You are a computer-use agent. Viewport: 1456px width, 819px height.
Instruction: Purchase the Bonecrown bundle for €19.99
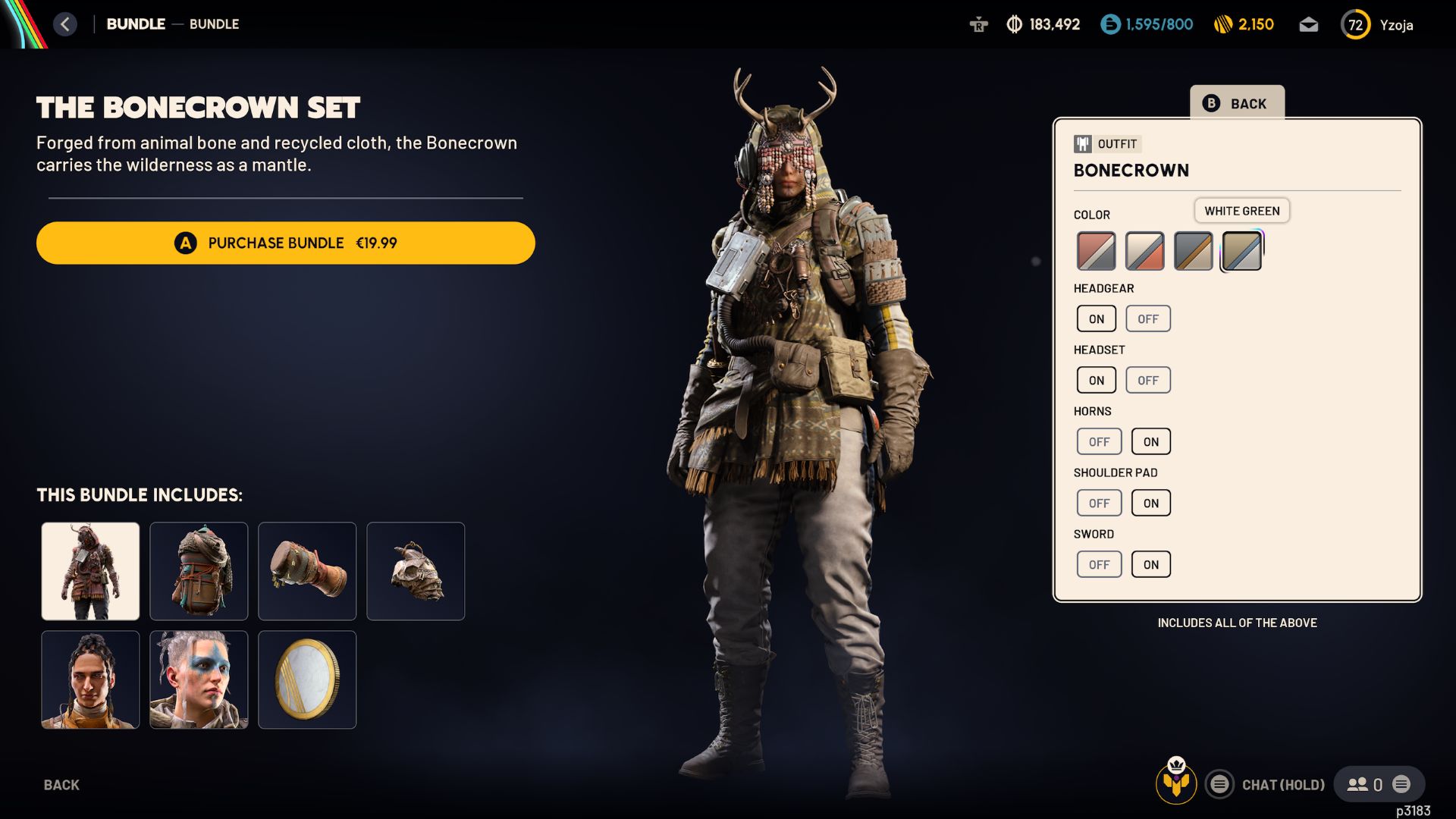285,243
